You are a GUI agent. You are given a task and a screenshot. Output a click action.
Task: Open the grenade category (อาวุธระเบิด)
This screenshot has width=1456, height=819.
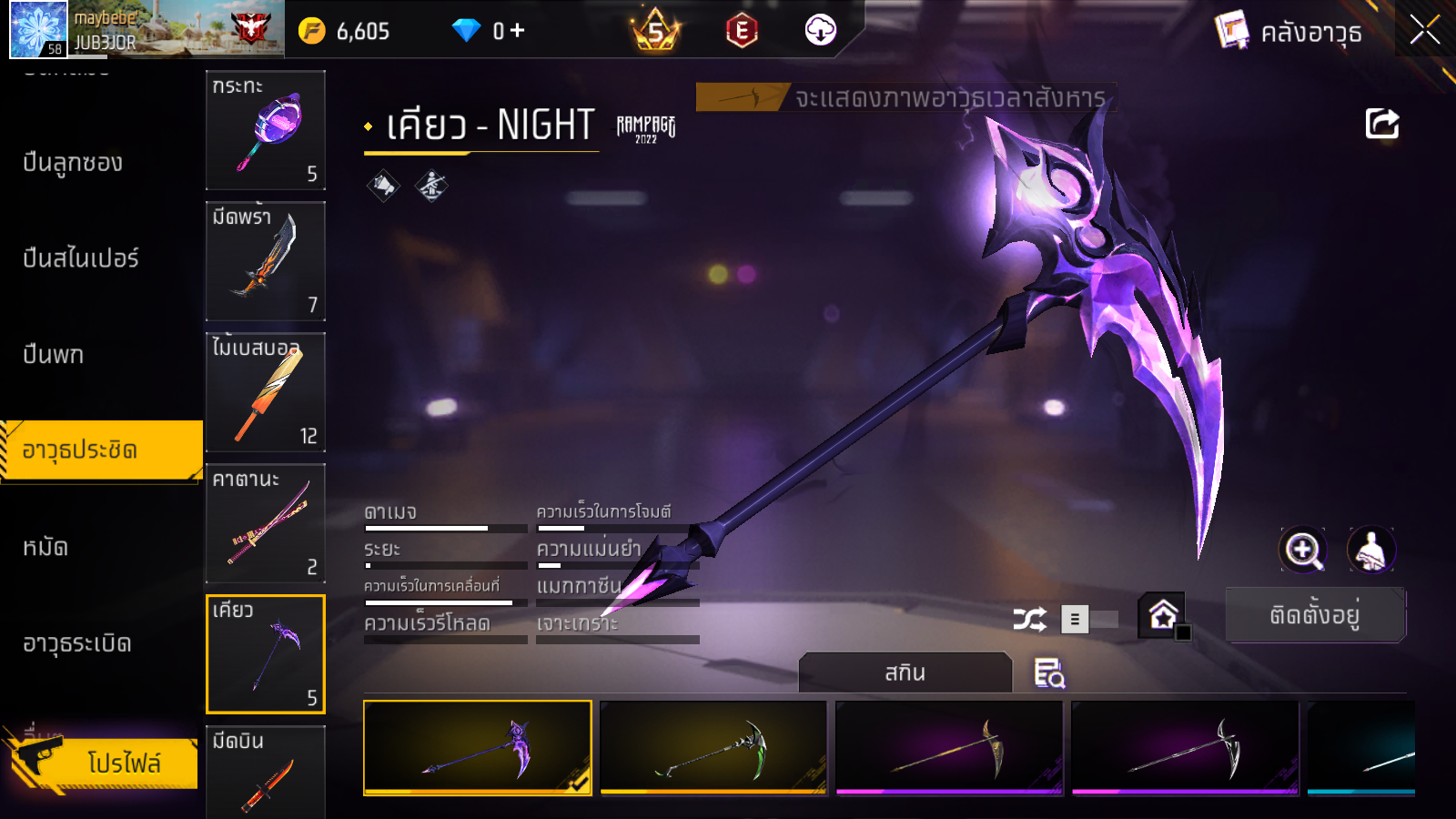(77, 643)
